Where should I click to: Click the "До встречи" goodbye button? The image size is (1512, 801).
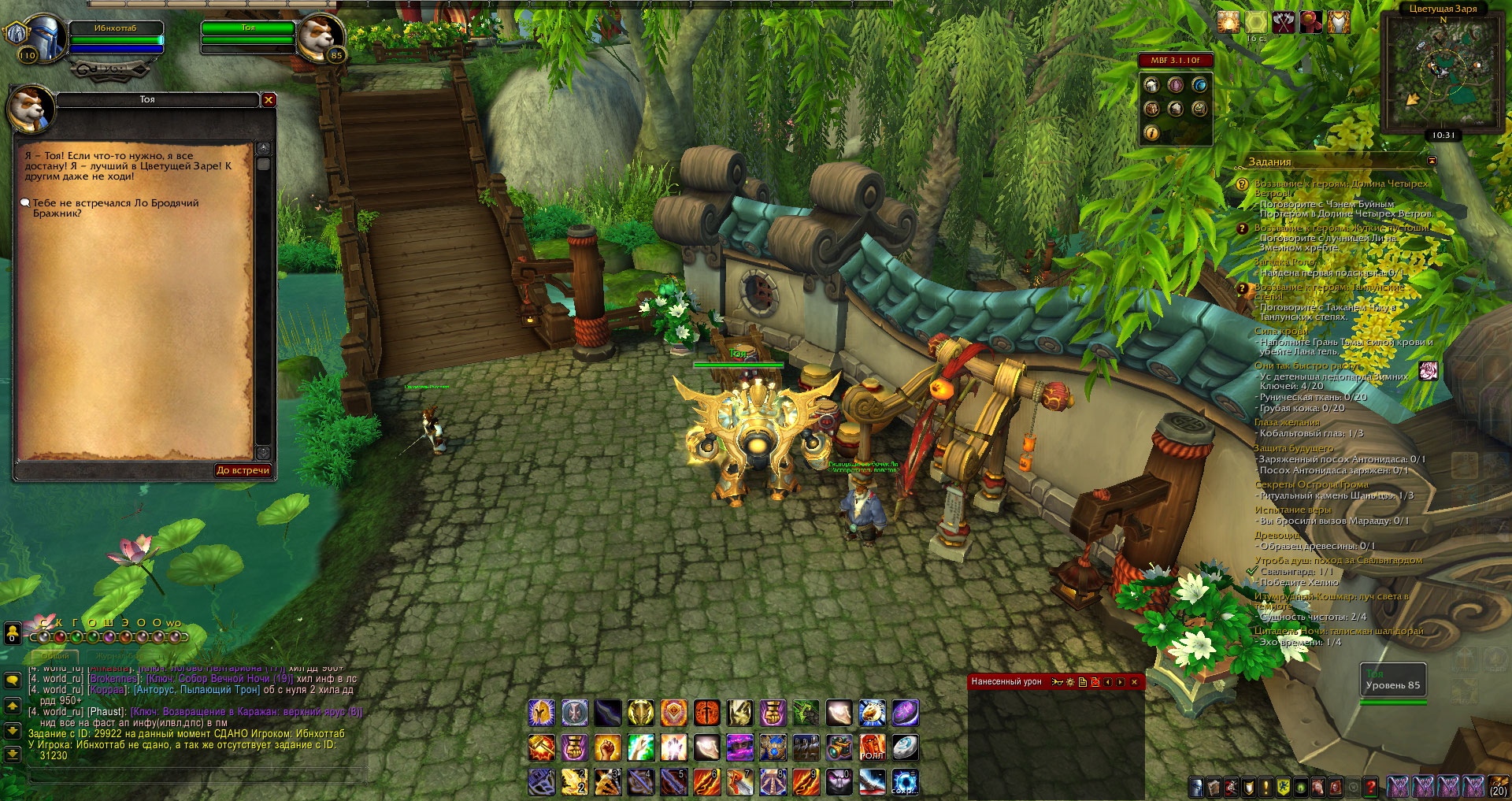coord(243,470)
